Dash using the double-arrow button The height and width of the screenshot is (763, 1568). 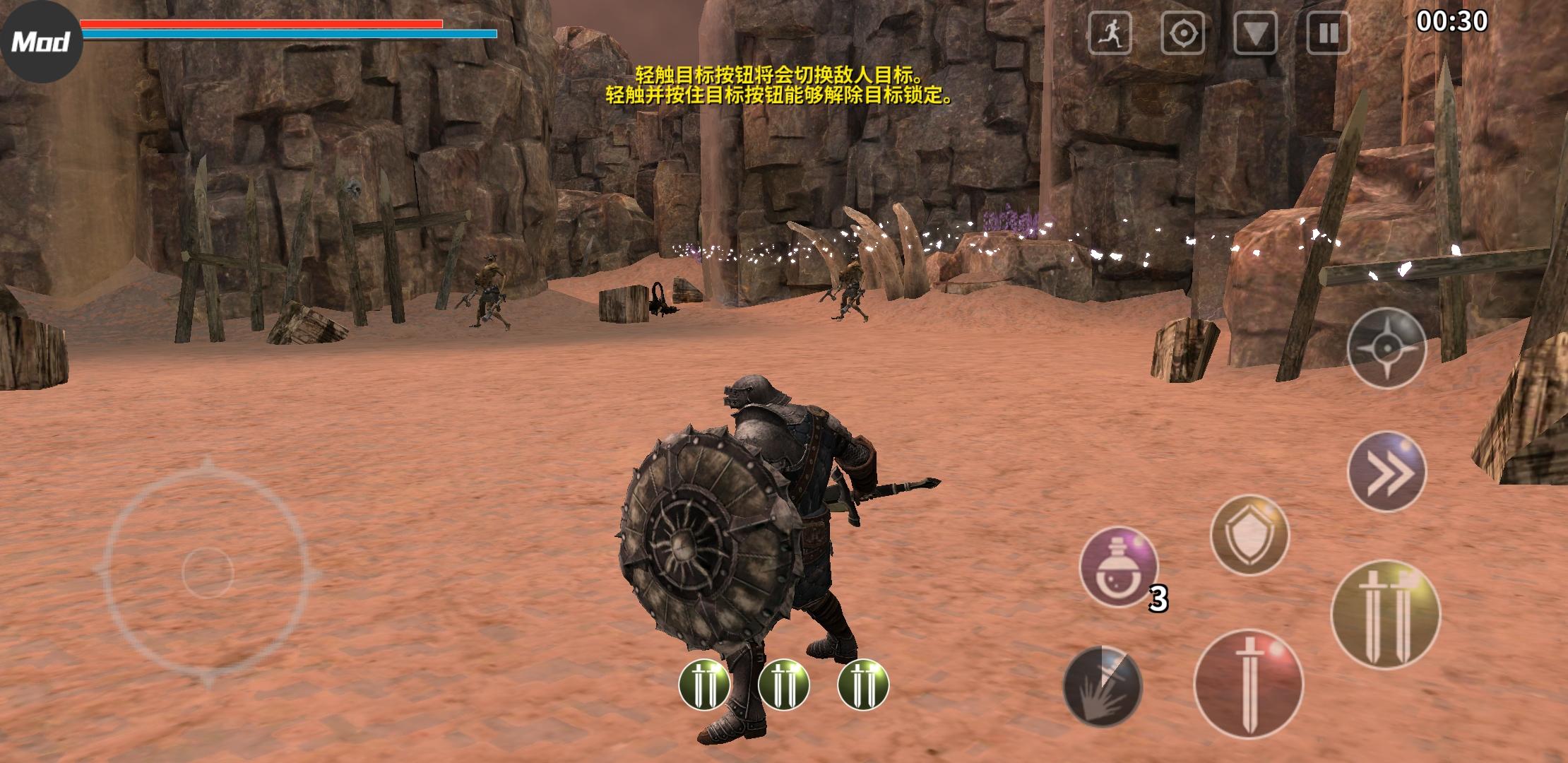1386,472
